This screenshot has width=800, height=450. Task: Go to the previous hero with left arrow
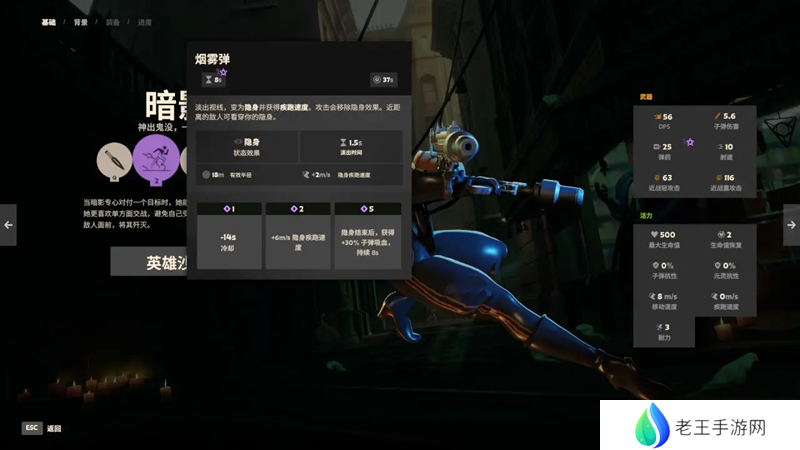[8, 225]
